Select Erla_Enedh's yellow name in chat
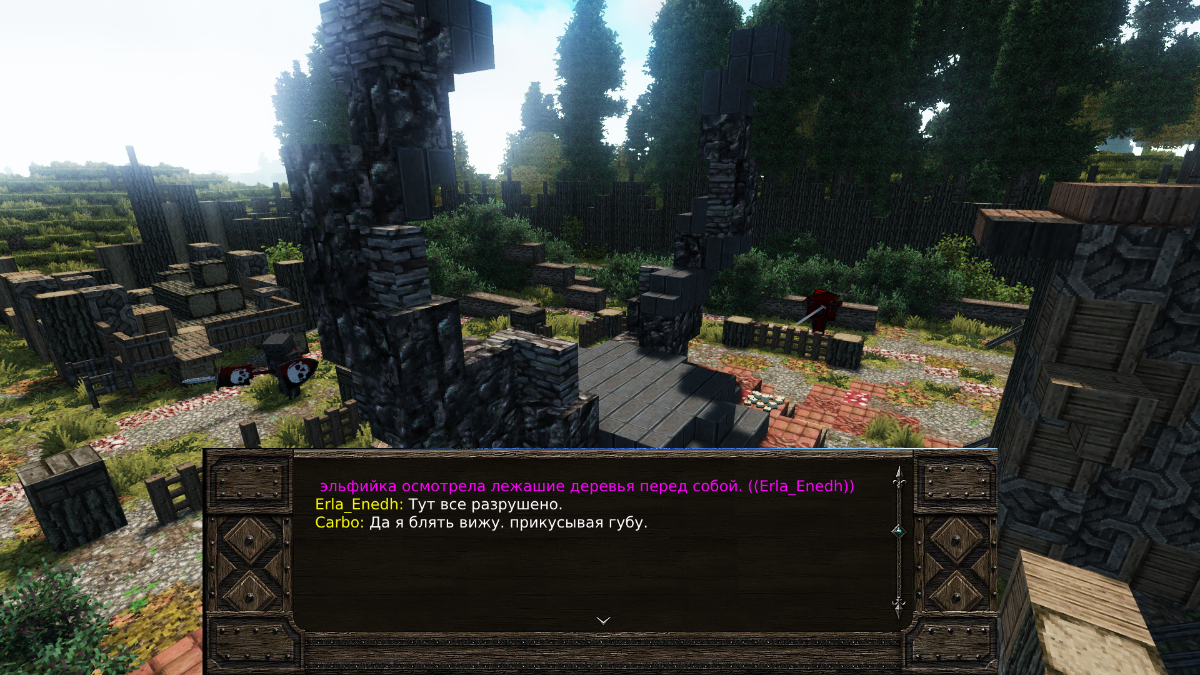The image size is (1200, 675). [359, 504]
